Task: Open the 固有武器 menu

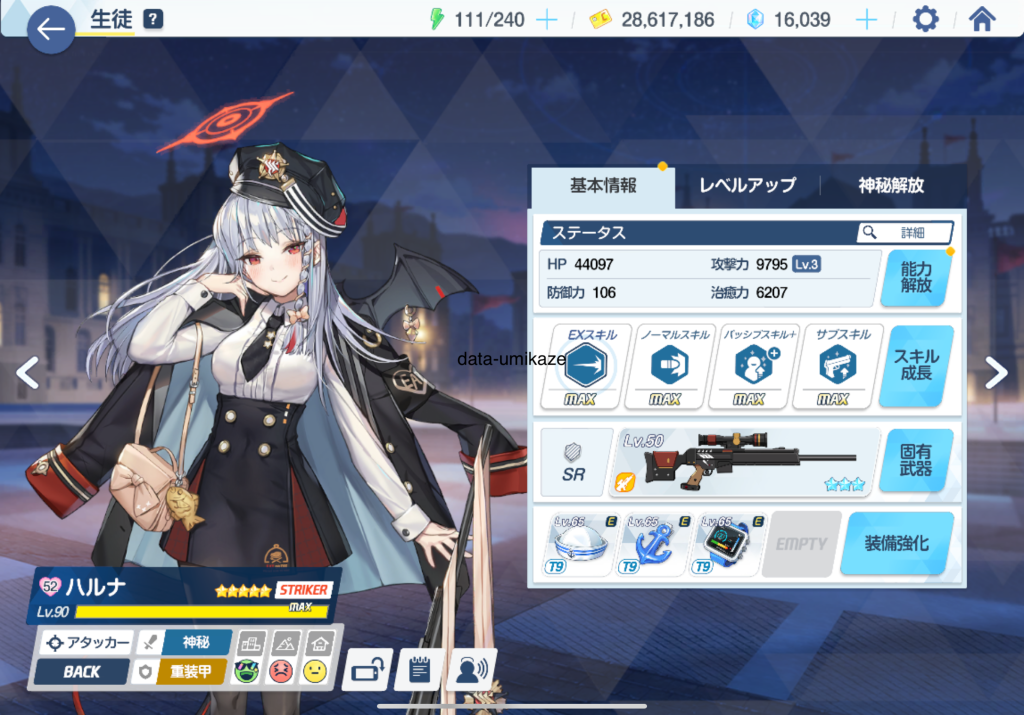Action: (916, 460)
